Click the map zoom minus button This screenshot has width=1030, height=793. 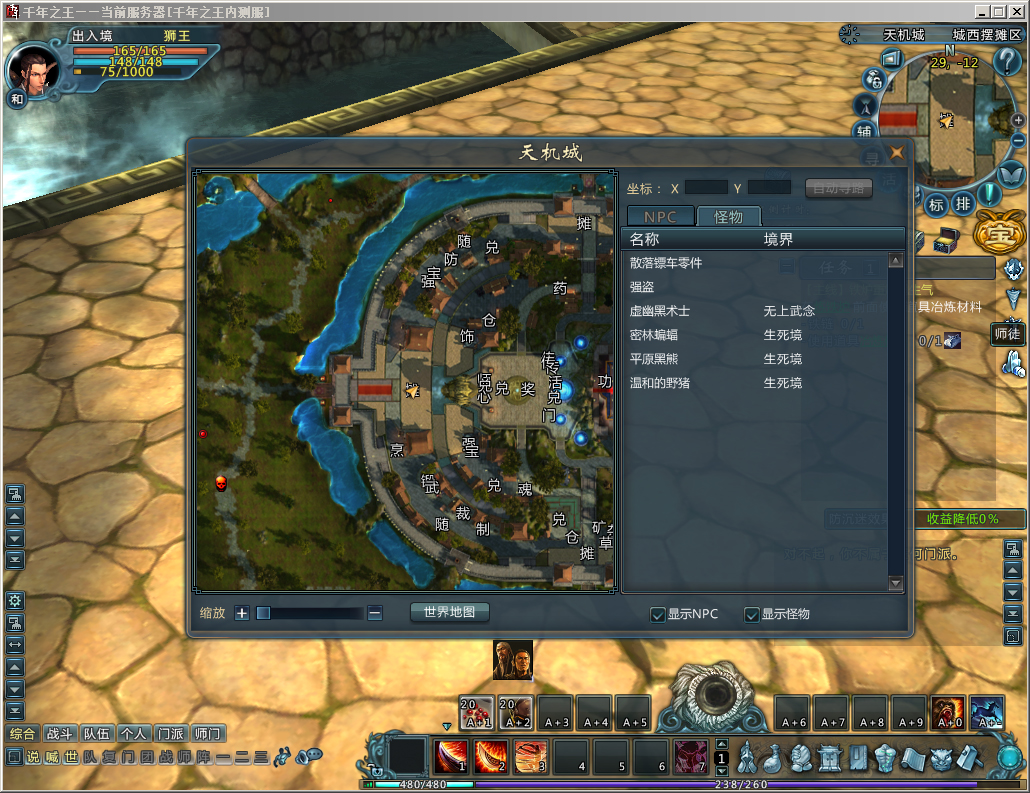[x=375, y=613]
